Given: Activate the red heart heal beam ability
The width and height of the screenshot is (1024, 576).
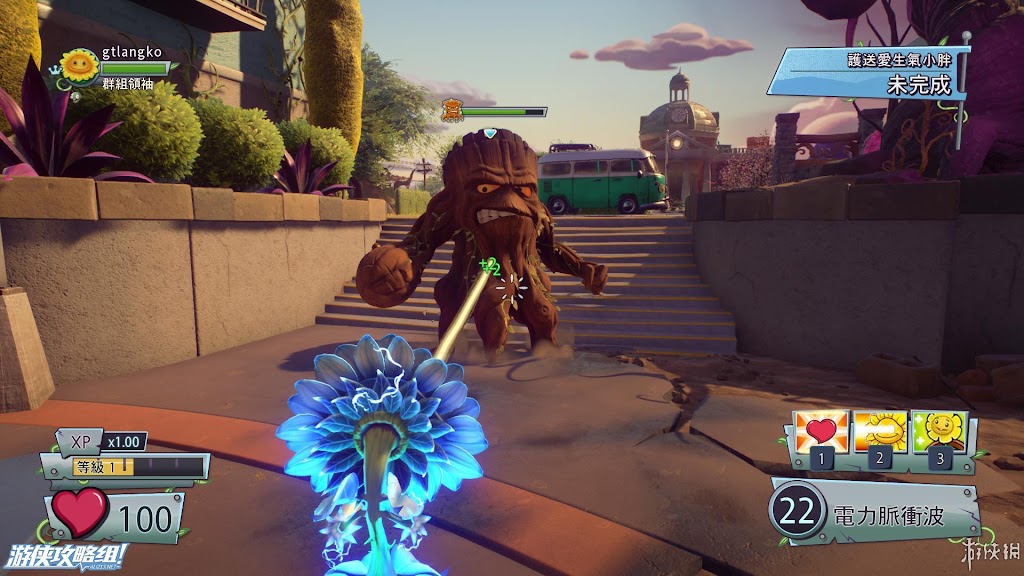Looking at the screenshot, I should pos(820,431).
